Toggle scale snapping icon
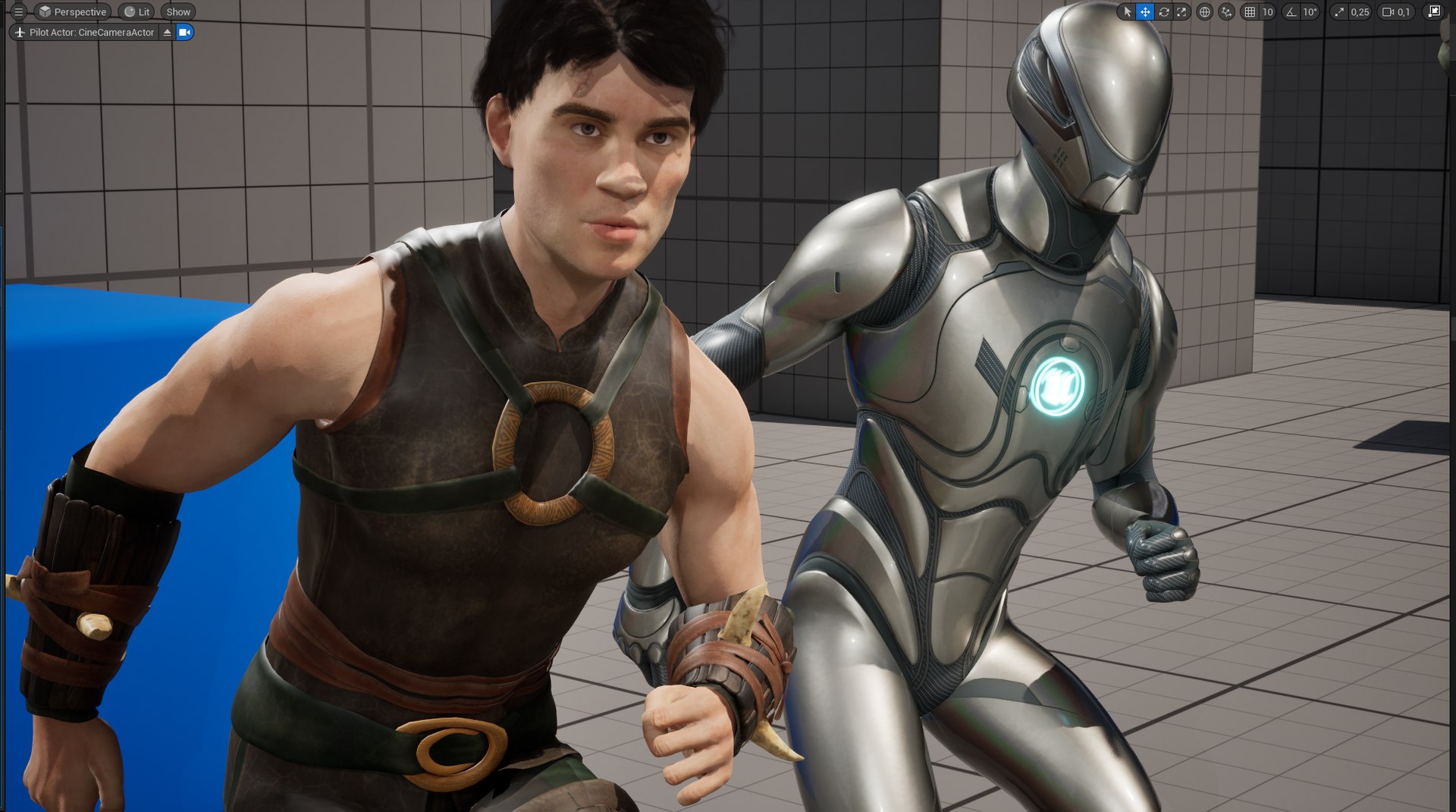 [1339, 12]
